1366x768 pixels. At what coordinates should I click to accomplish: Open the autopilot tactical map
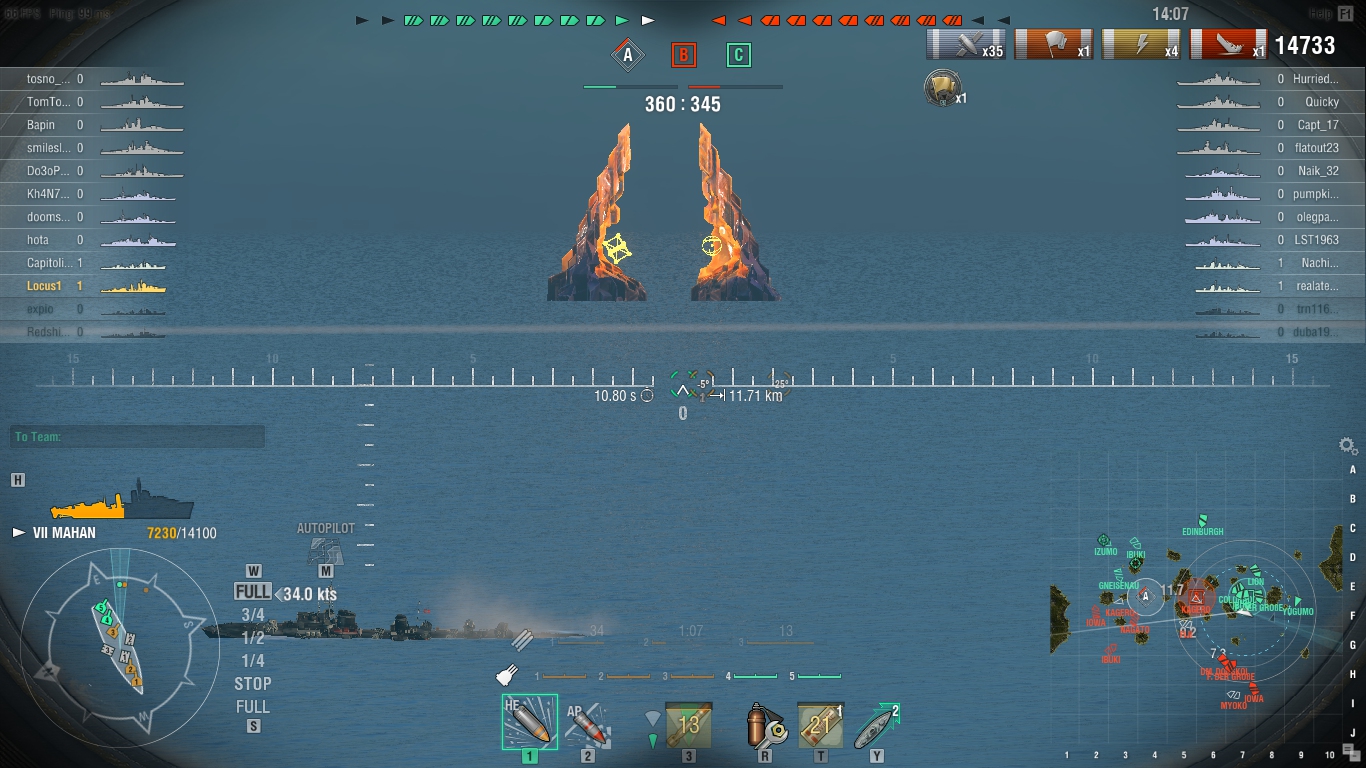[325, 551]
